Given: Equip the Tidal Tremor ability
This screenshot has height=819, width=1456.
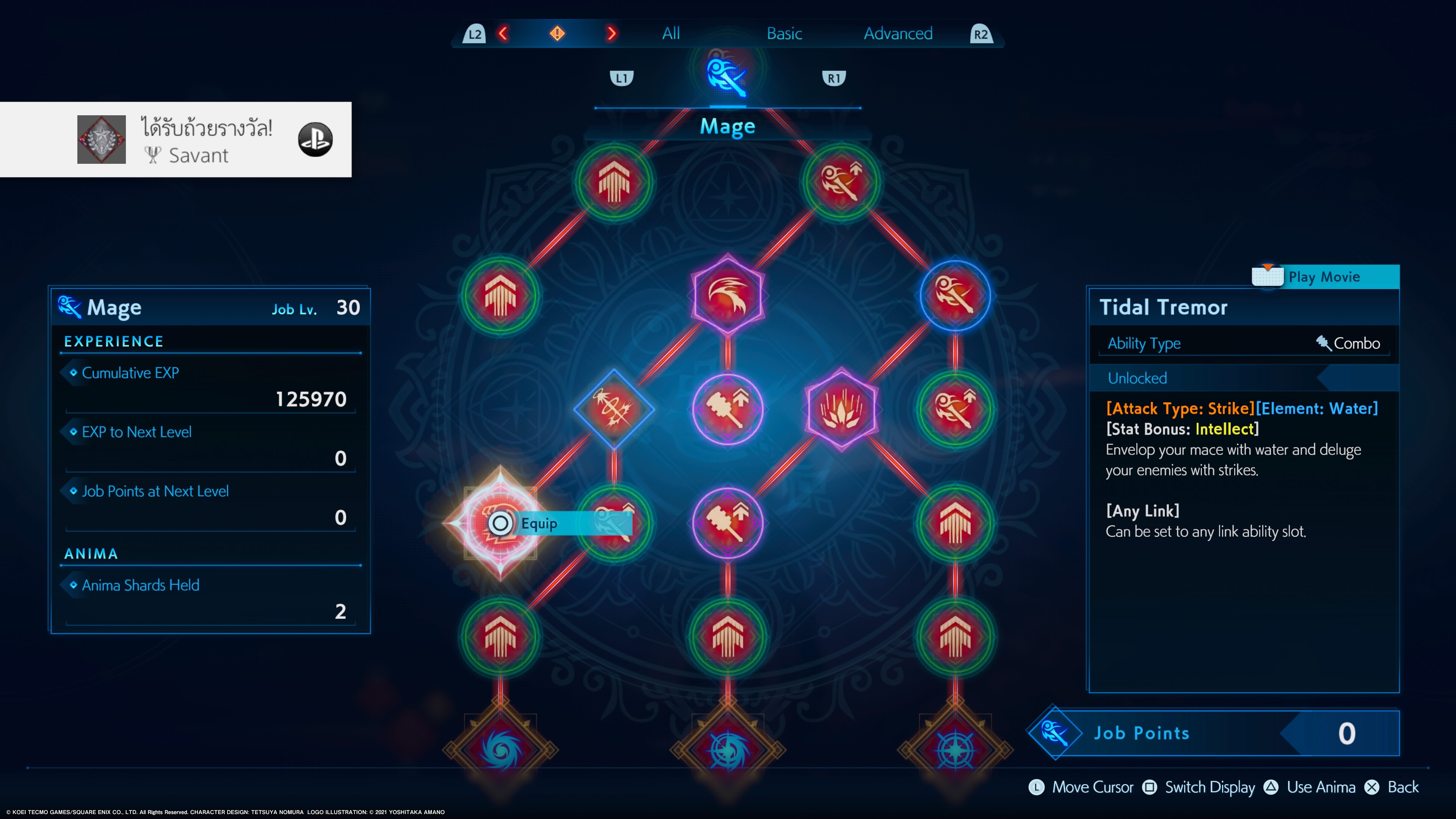Looking at the screenshot, I should 538,523.
